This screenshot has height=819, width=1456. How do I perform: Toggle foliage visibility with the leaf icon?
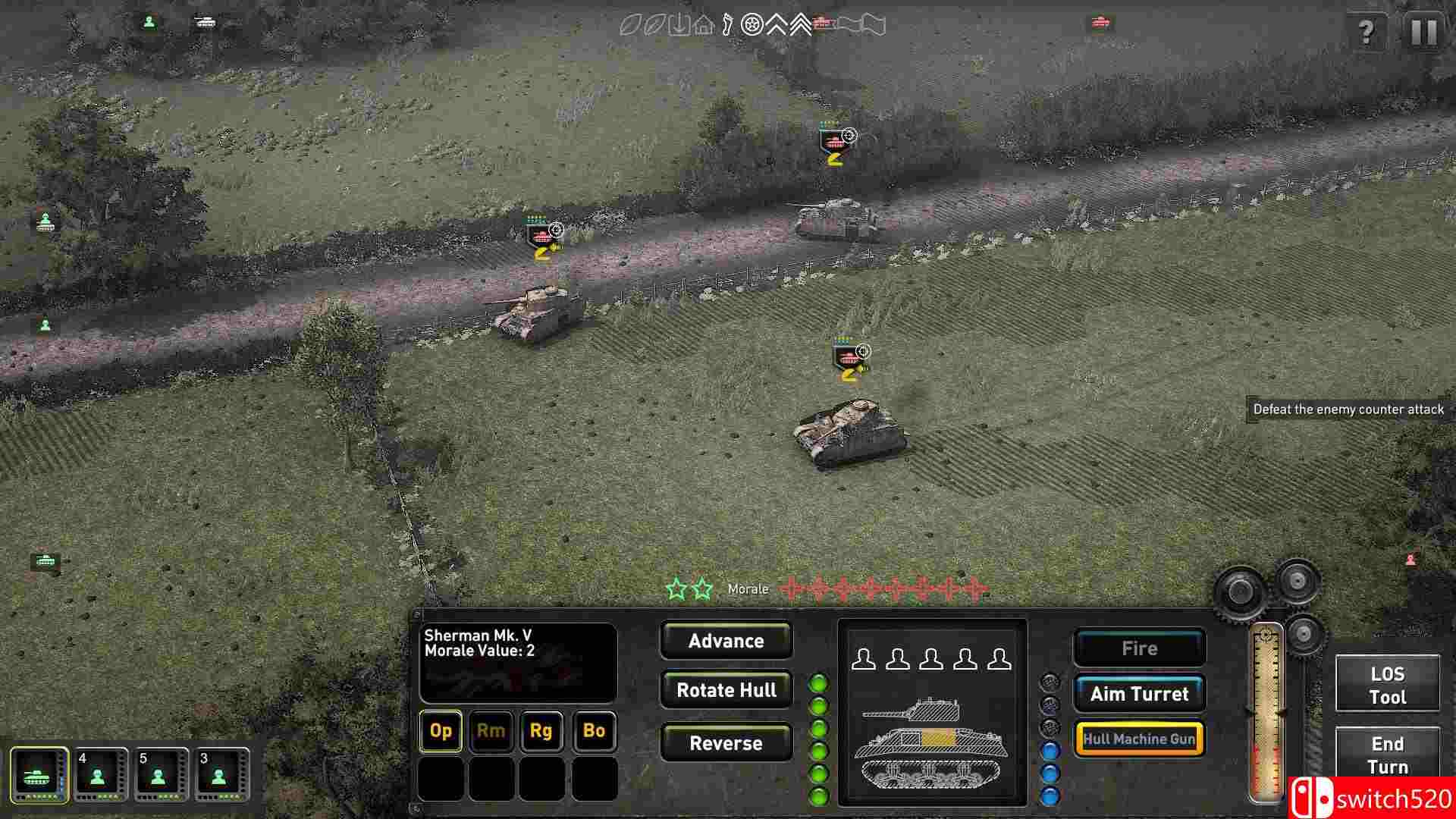632,24
